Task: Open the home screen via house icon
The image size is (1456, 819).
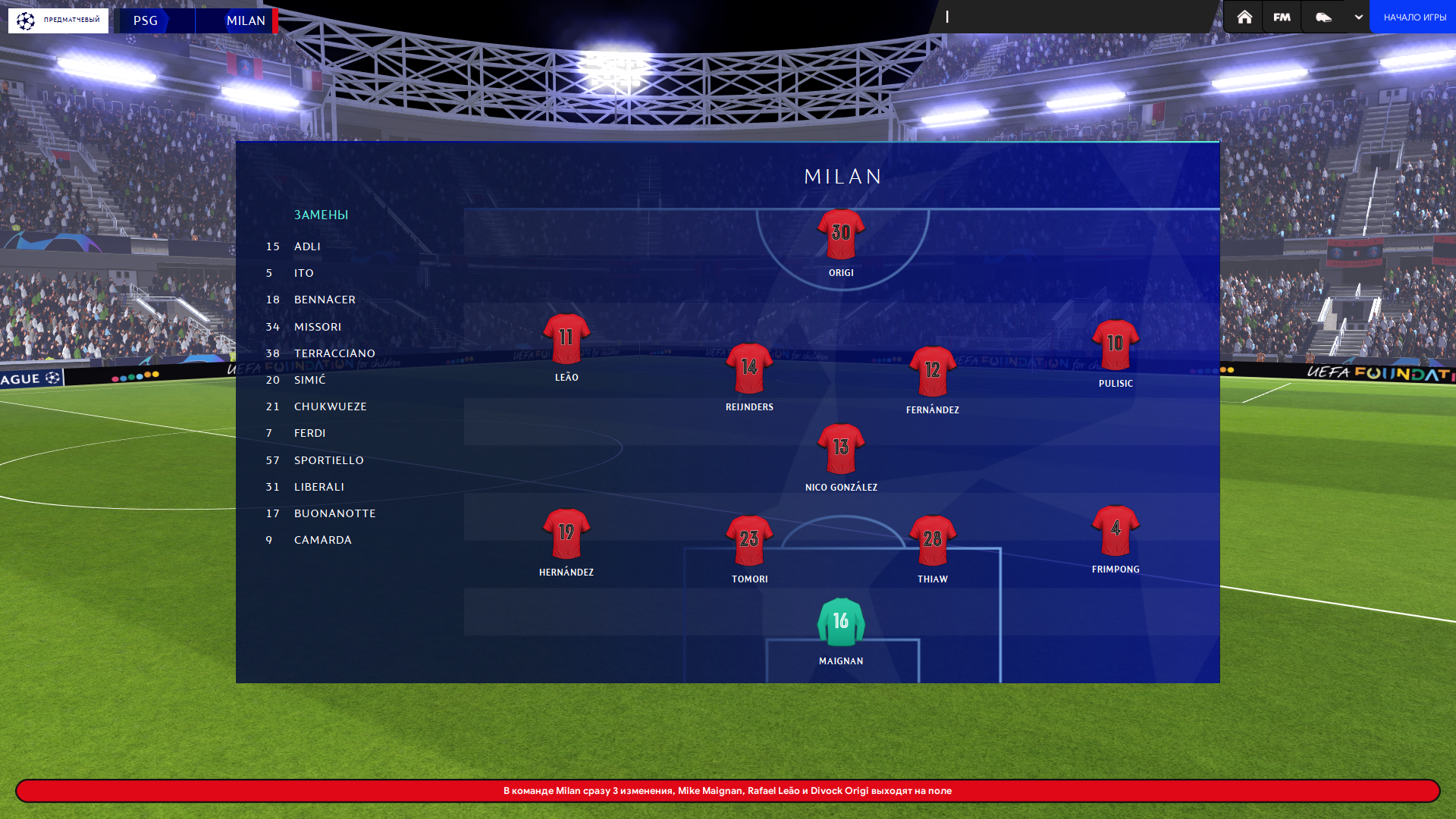Action: pos(1244,17)
